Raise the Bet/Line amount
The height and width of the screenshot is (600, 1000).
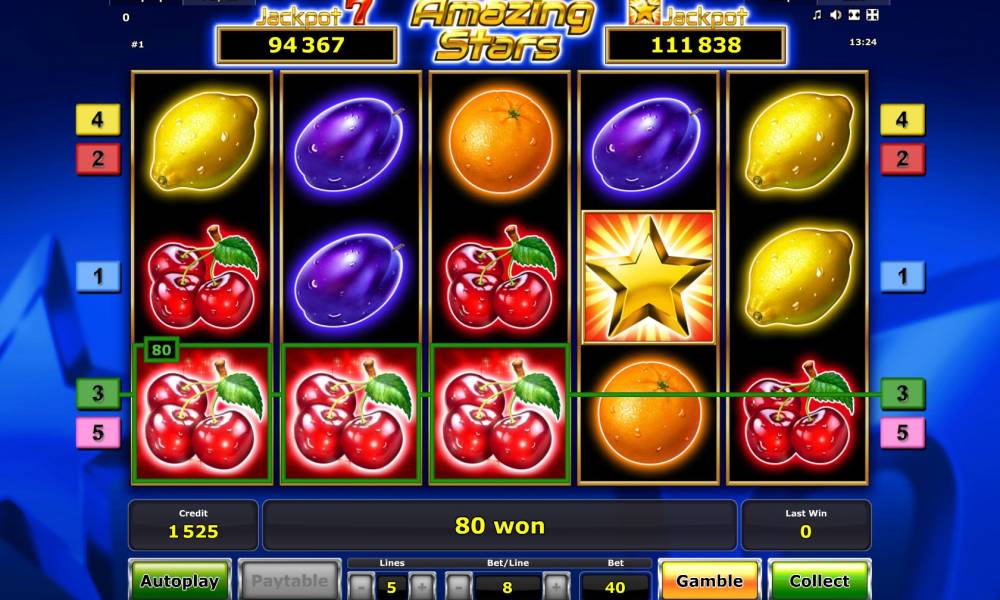coord(556,585)
